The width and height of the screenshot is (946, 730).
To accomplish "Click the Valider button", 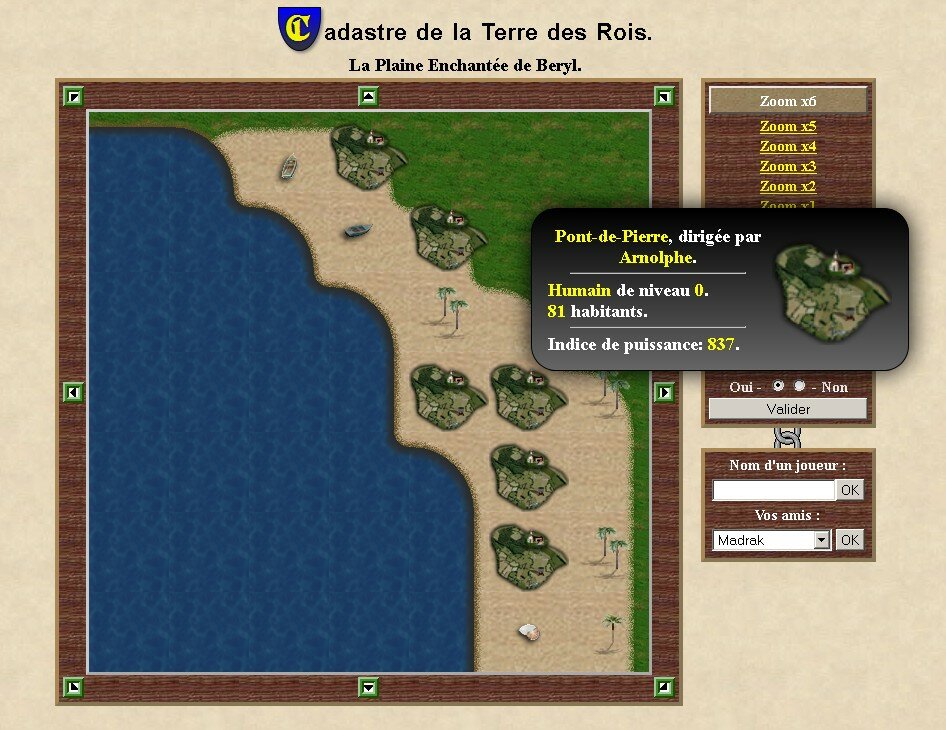I will point(788,409).
